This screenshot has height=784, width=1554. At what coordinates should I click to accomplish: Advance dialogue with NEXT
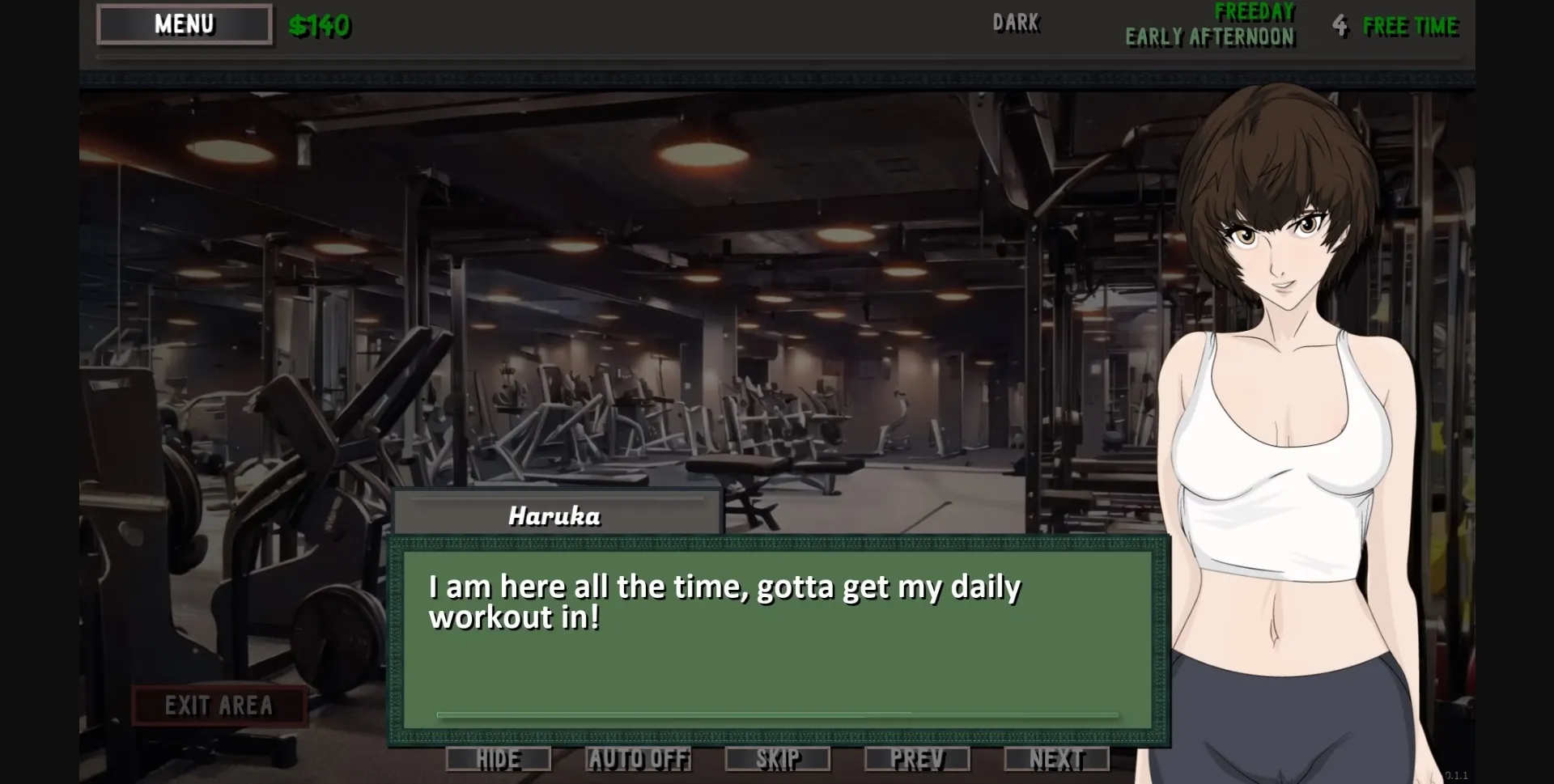pos(1056,759)
